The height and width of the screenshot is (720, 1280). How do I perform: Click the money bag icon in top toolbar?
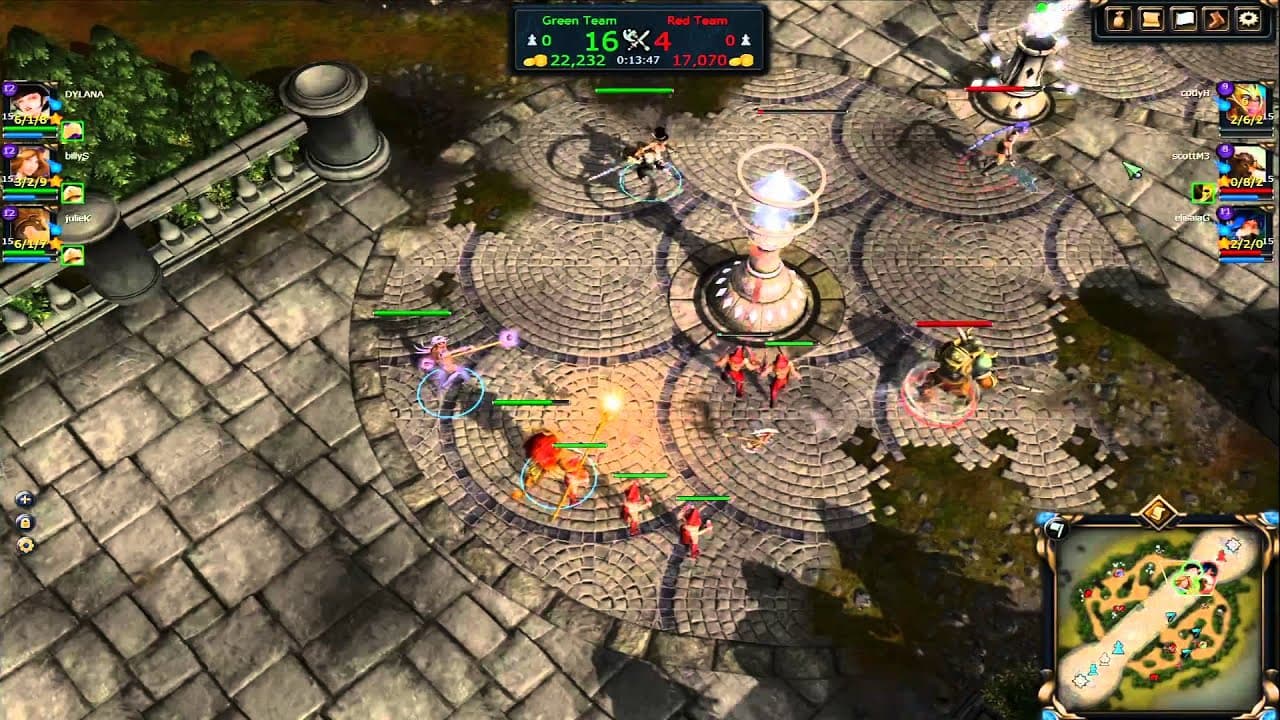[x=1120, y=17]
